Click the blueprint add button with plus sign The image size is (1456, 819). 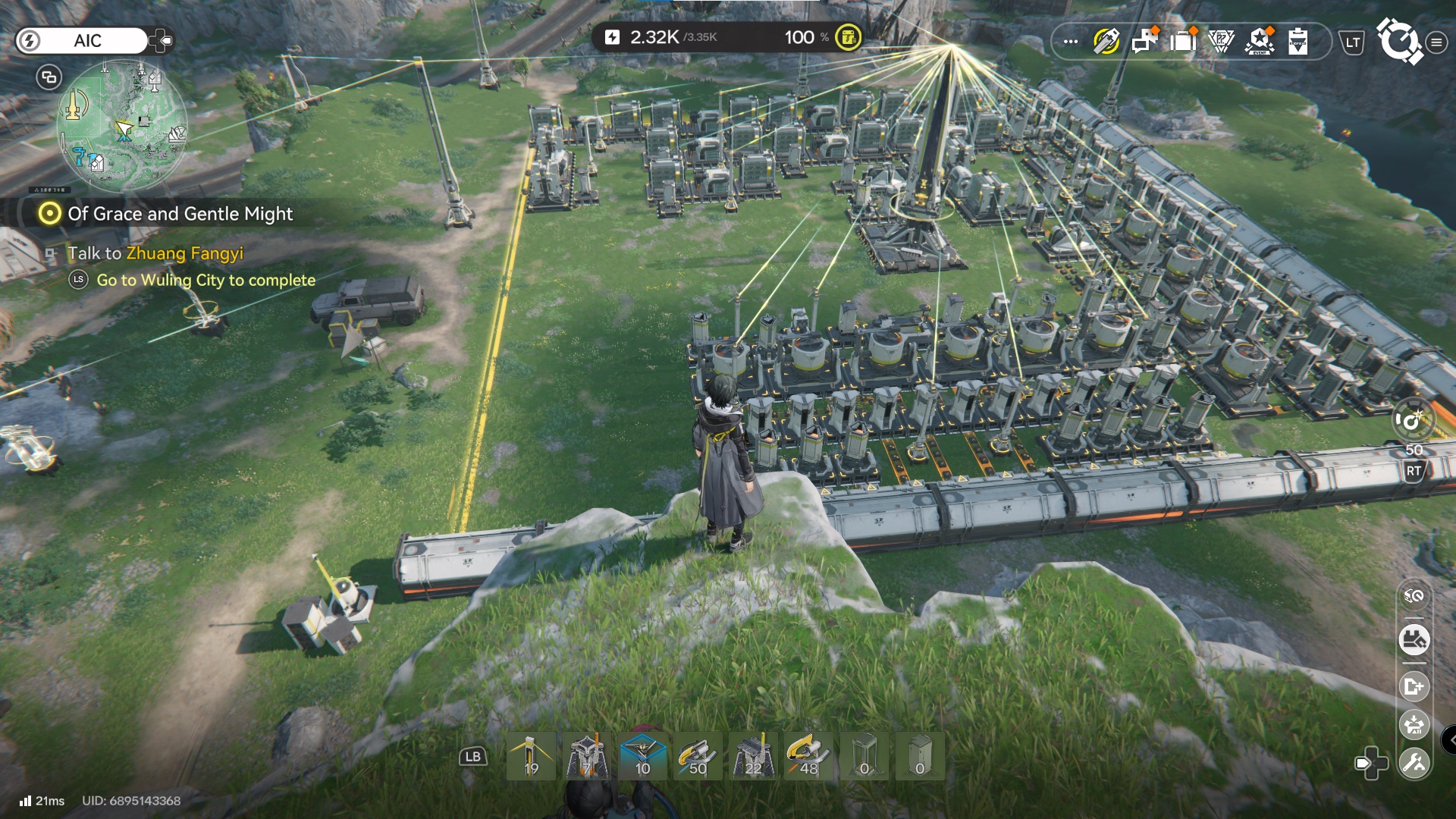pyautogui.click(x=1414, y=686)
